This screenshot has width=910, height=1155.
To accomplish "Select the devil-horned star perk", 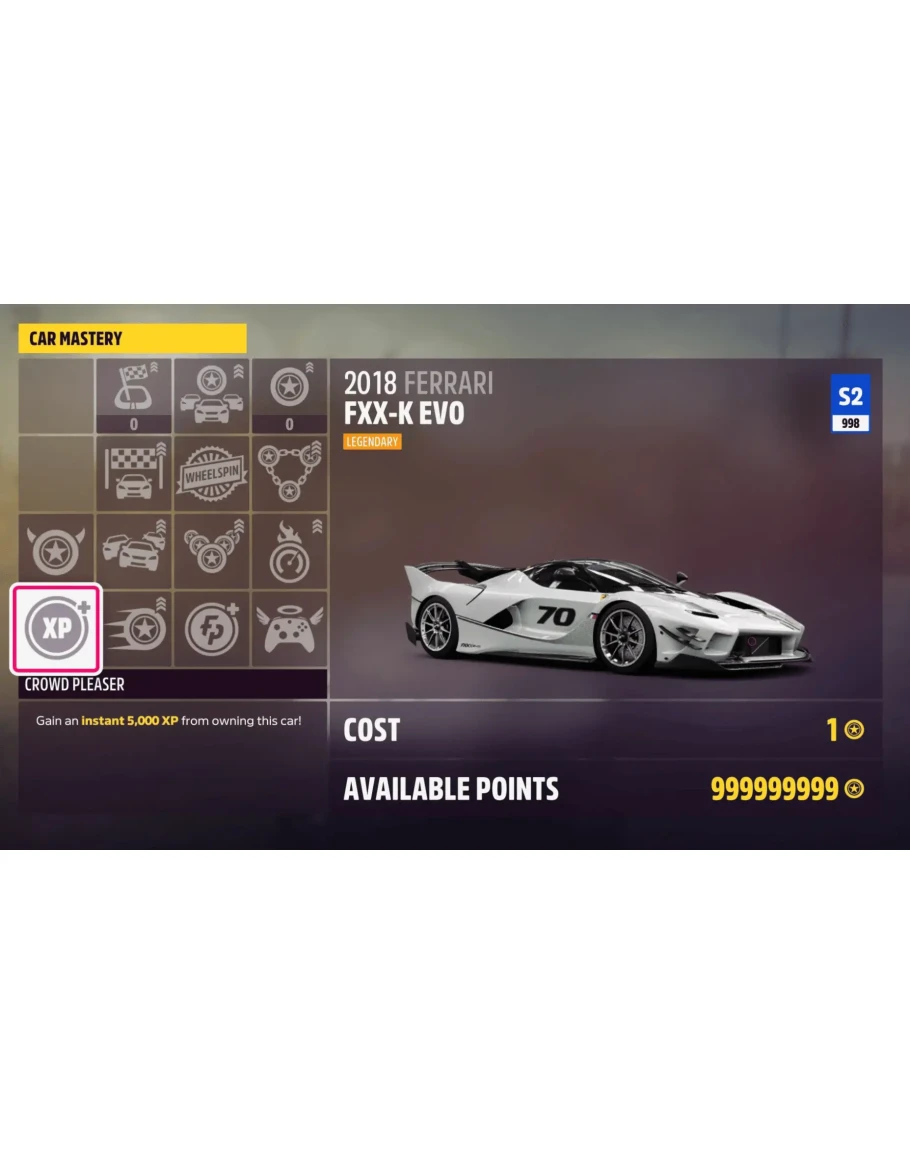I will [x=56, y=550].
